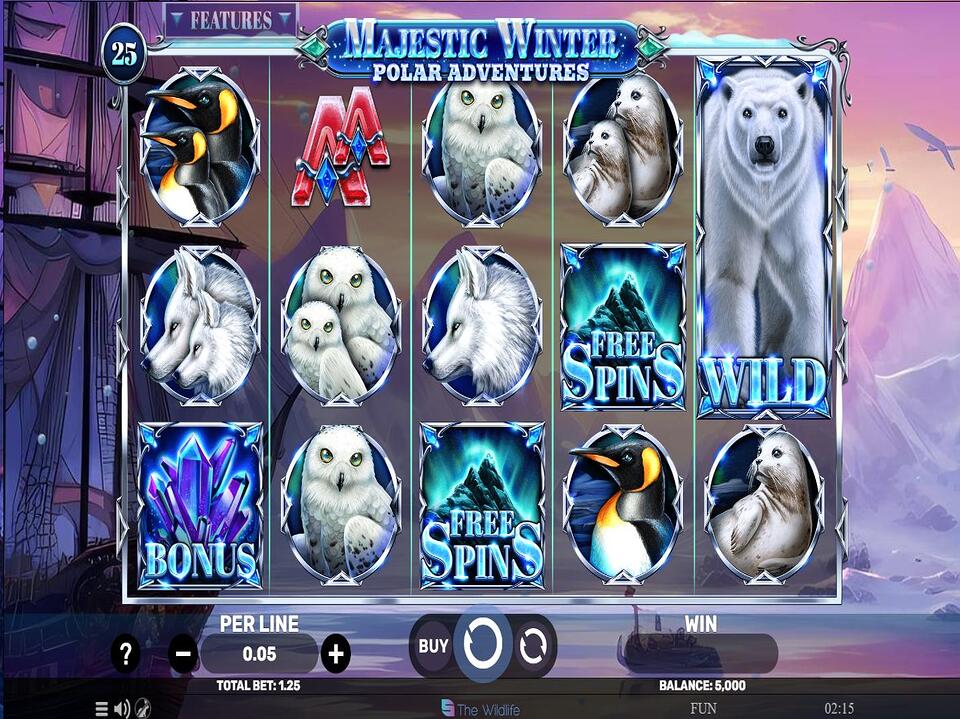Spin the reels with the large center button
The image size is (960, 719).
point(483,645)
